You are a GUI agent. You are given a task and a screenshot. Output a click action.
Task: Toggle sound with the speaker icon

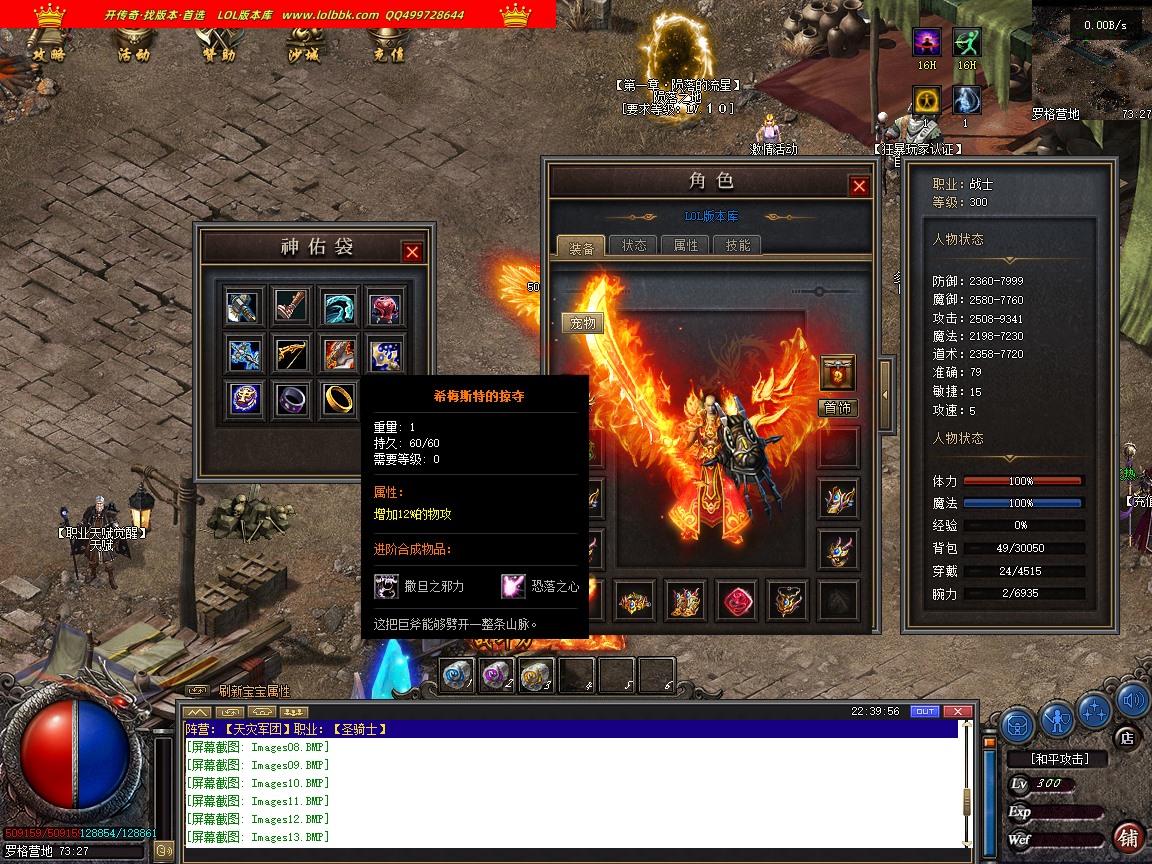coord(1132,700)
